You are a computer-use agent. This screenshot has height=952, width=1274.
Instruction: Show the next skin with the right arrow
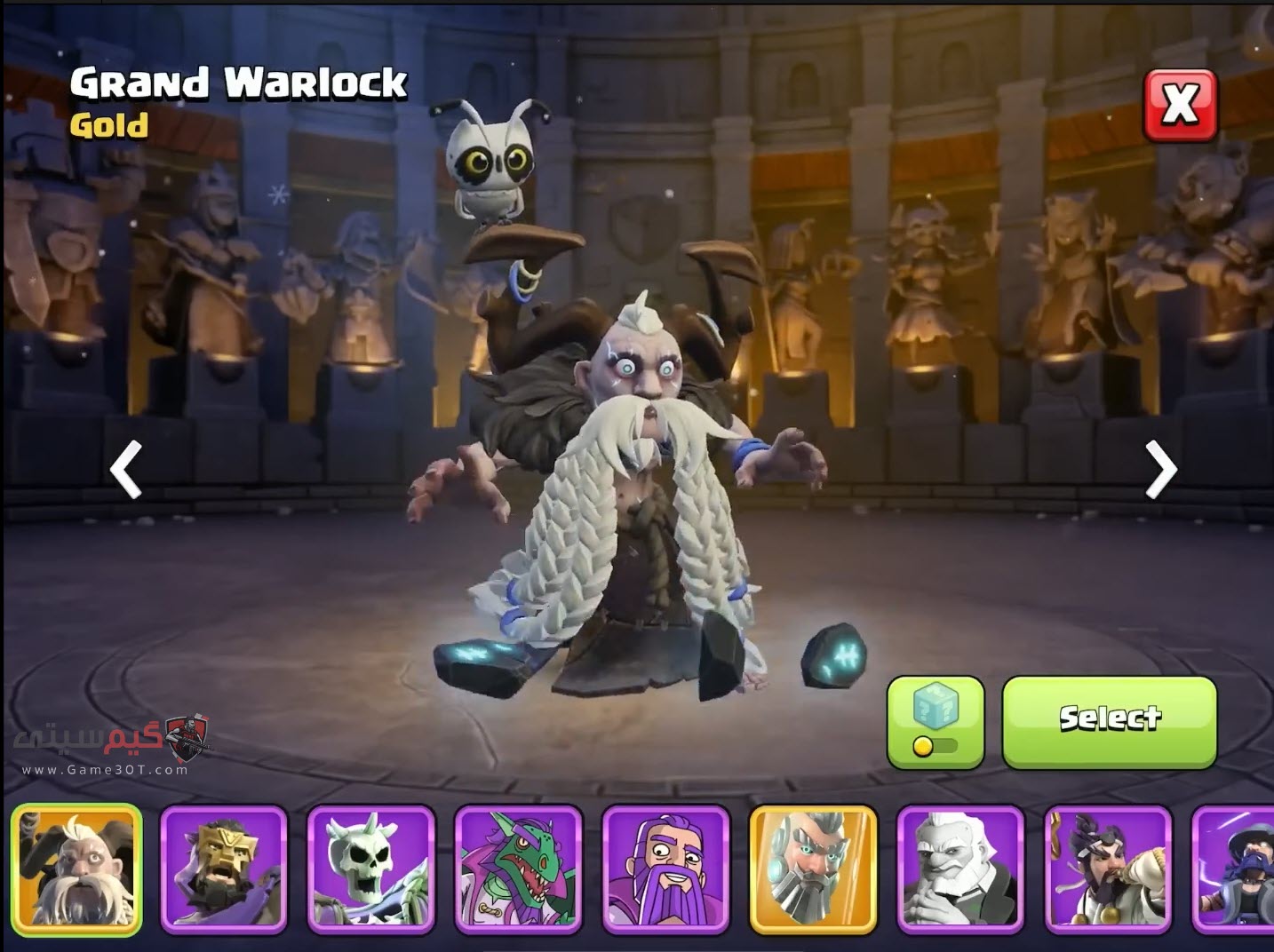[x=1160, y=469]
